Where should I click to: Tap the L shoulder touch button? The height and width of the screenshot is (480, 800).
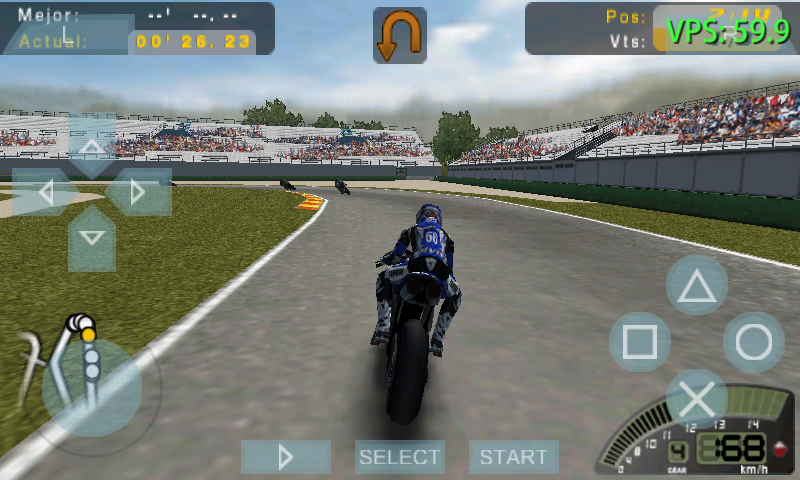(68, 33)
